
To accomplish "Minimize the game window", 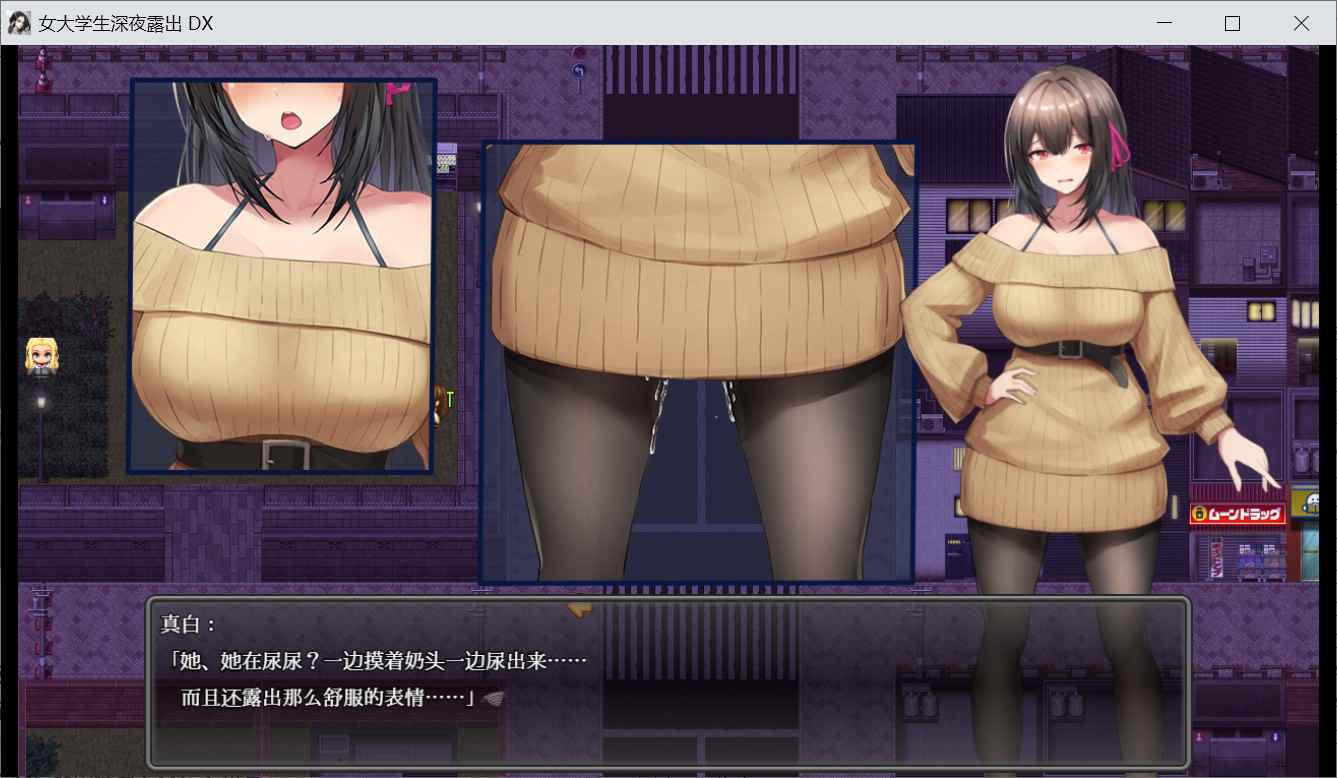I will tap(1164, 23).
